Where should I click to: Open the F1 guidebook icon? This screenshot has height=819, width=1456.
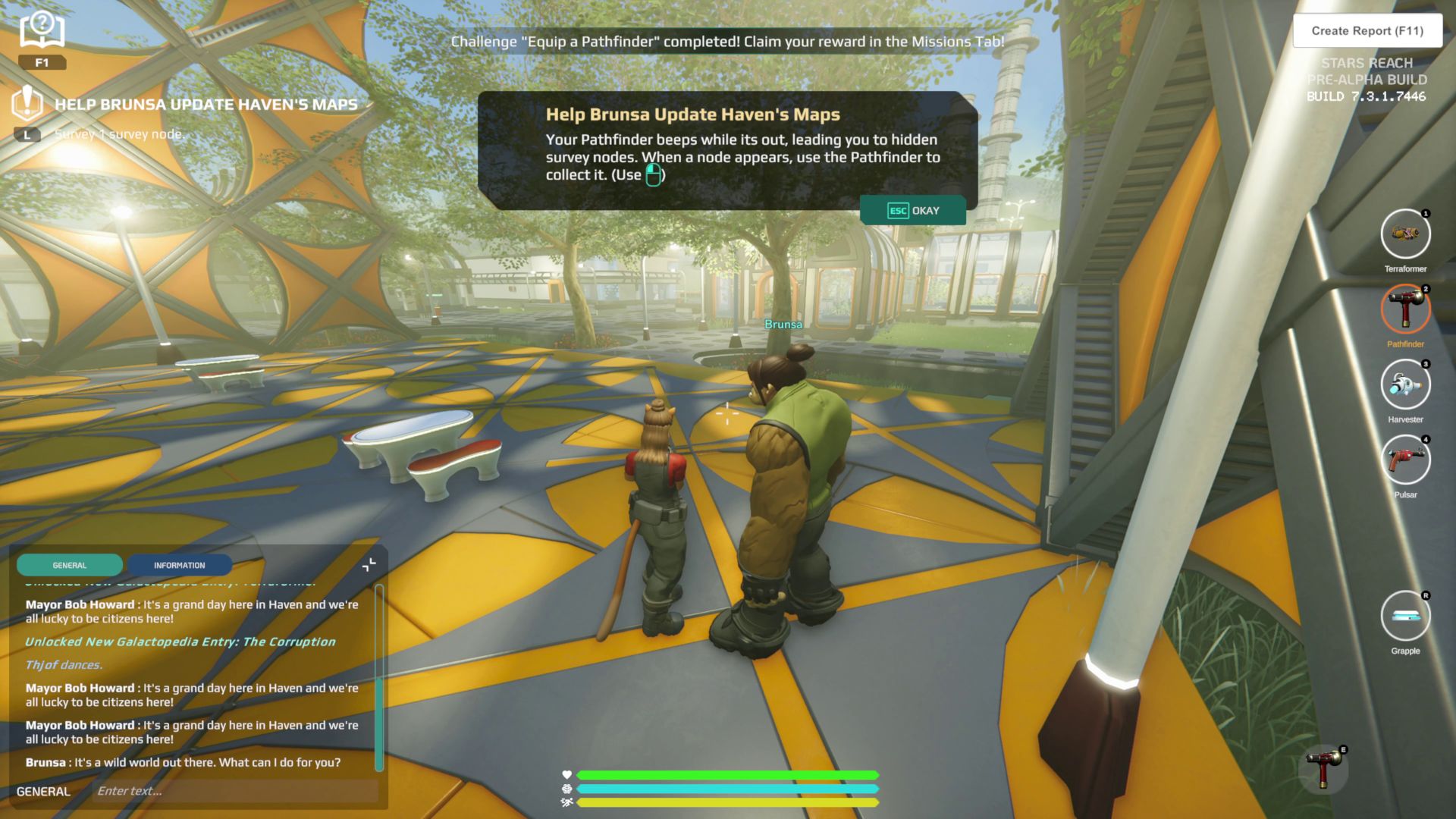click(x=42, y=30)
